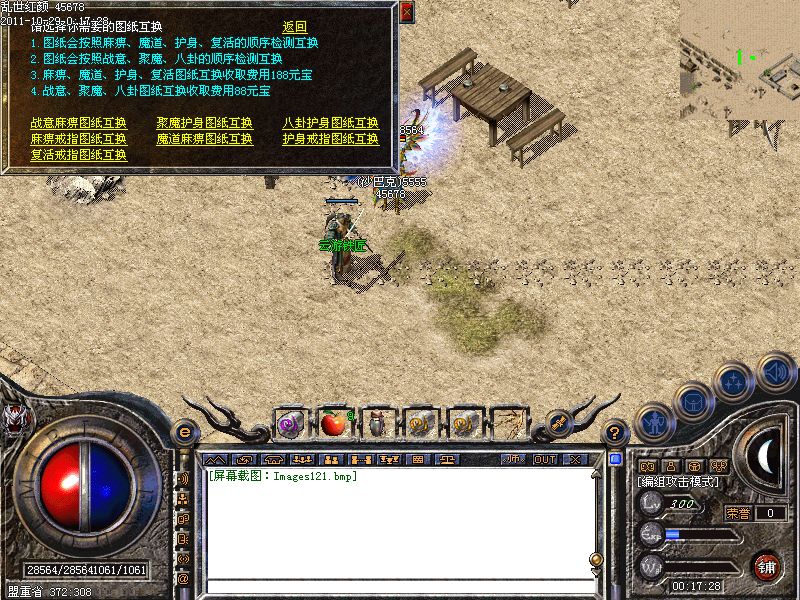Select the purple scroll hotbar slot
Screen dimensions: 800x600
click(290, 424)
